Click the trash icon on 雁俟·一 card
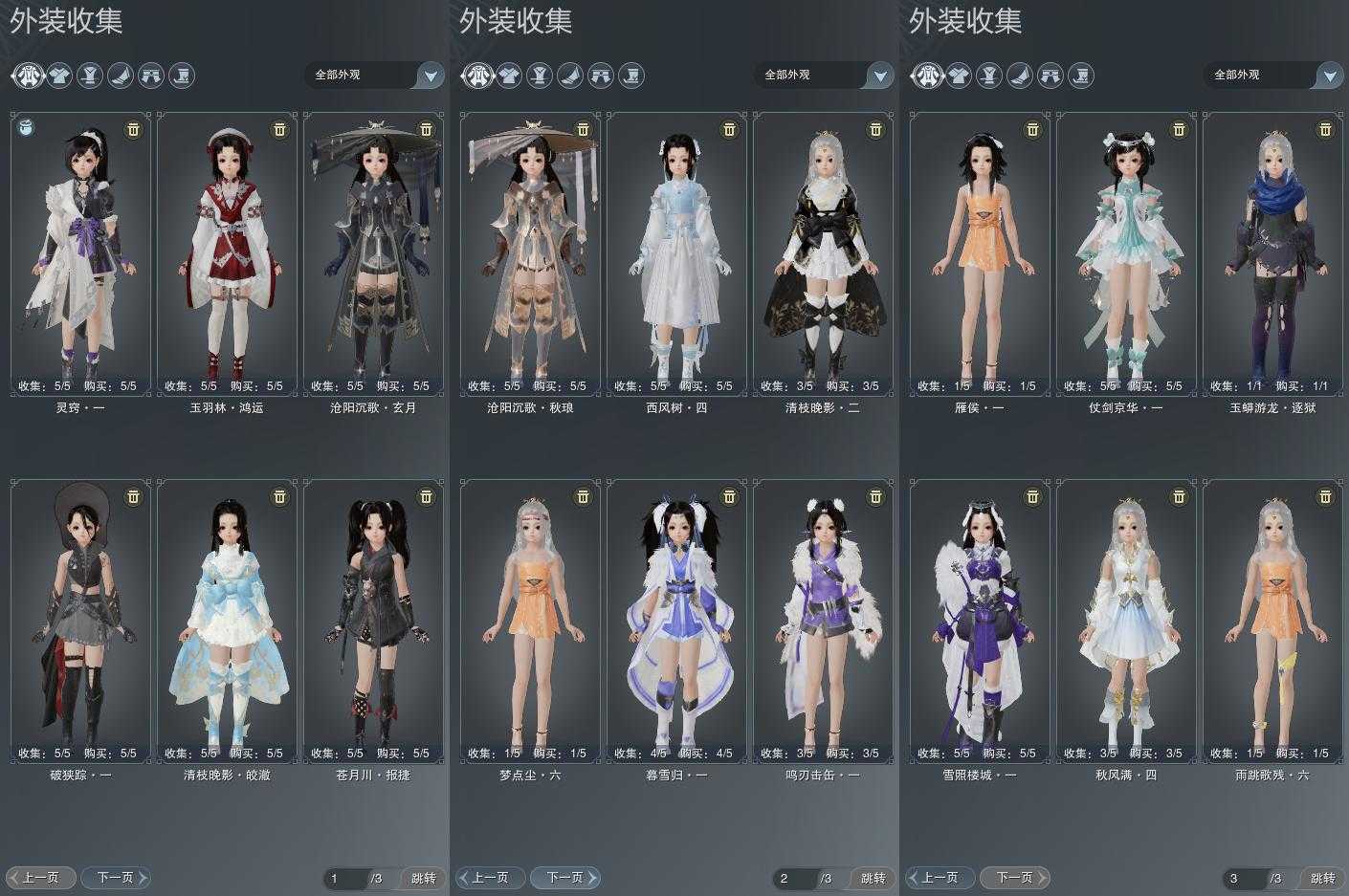 1032,129
